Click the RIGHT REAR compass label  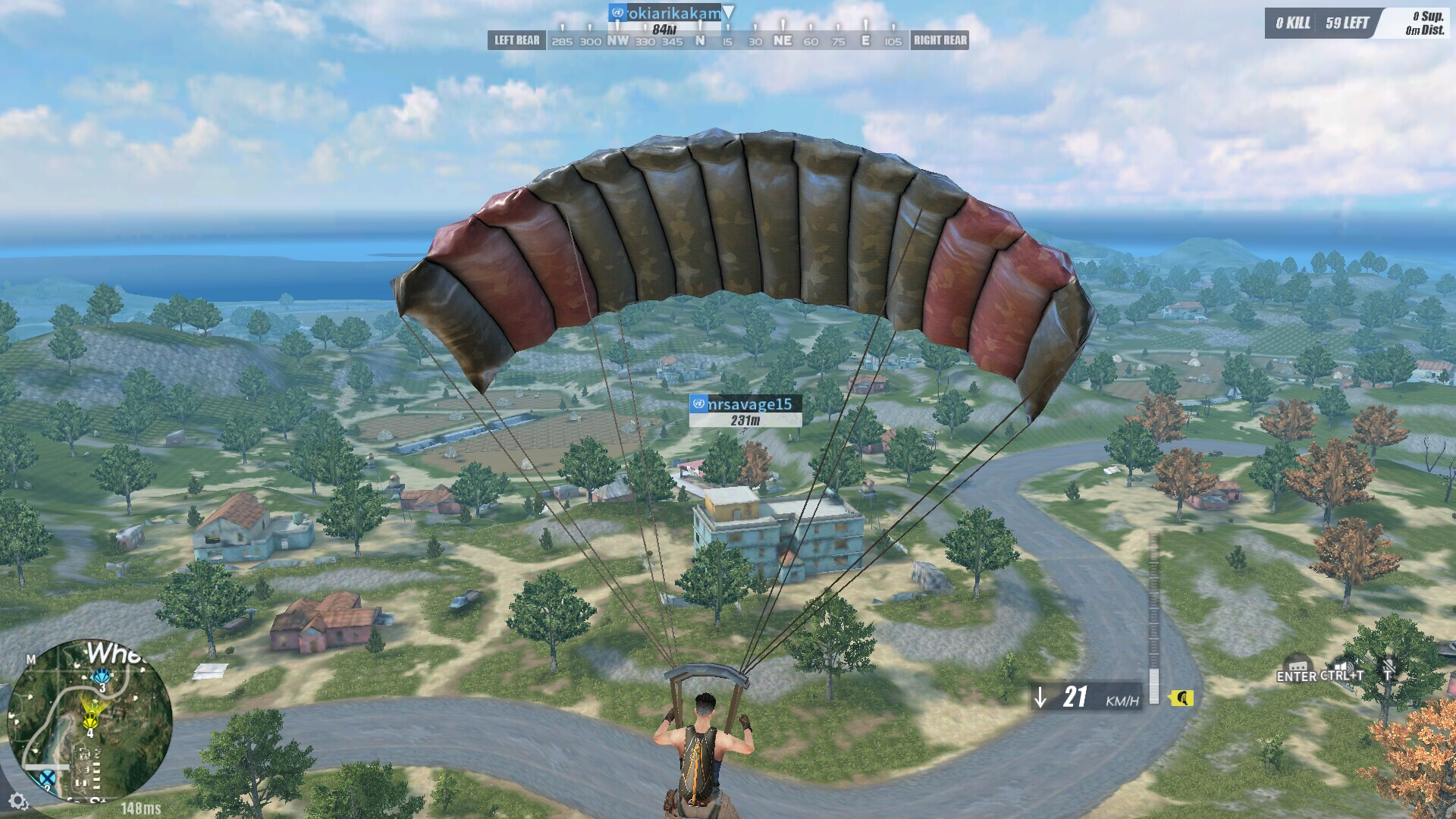pos(940,40)
